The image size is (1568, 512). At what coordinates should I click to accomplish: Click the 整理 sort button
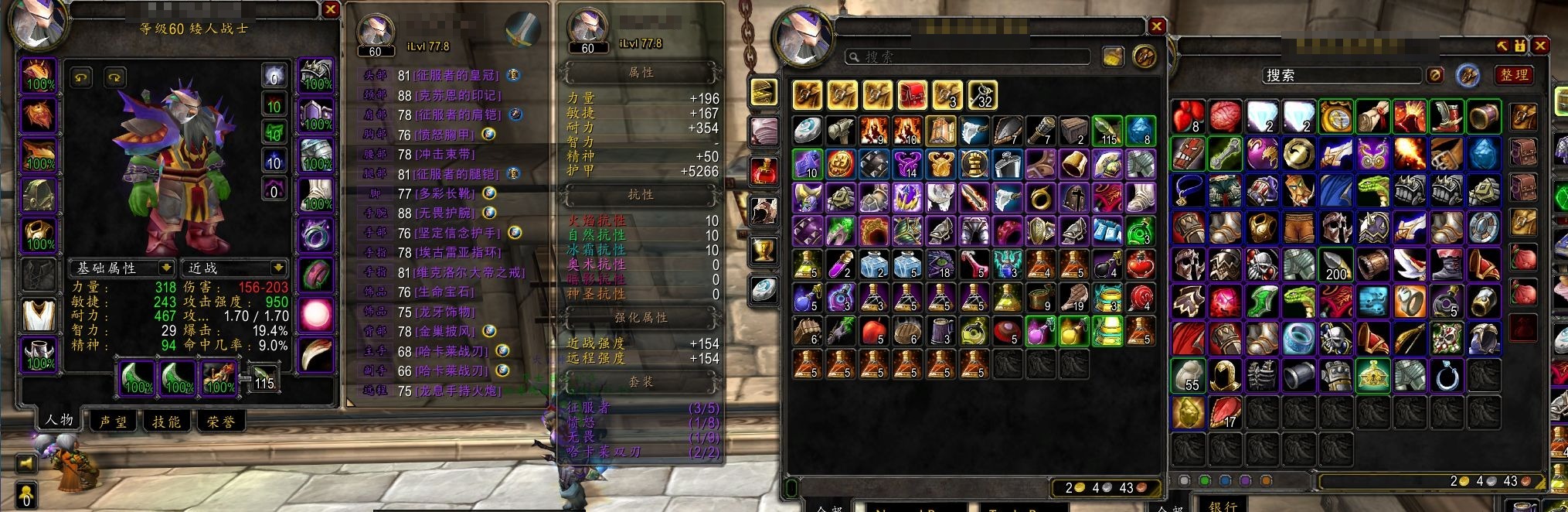coord(1514,75)
